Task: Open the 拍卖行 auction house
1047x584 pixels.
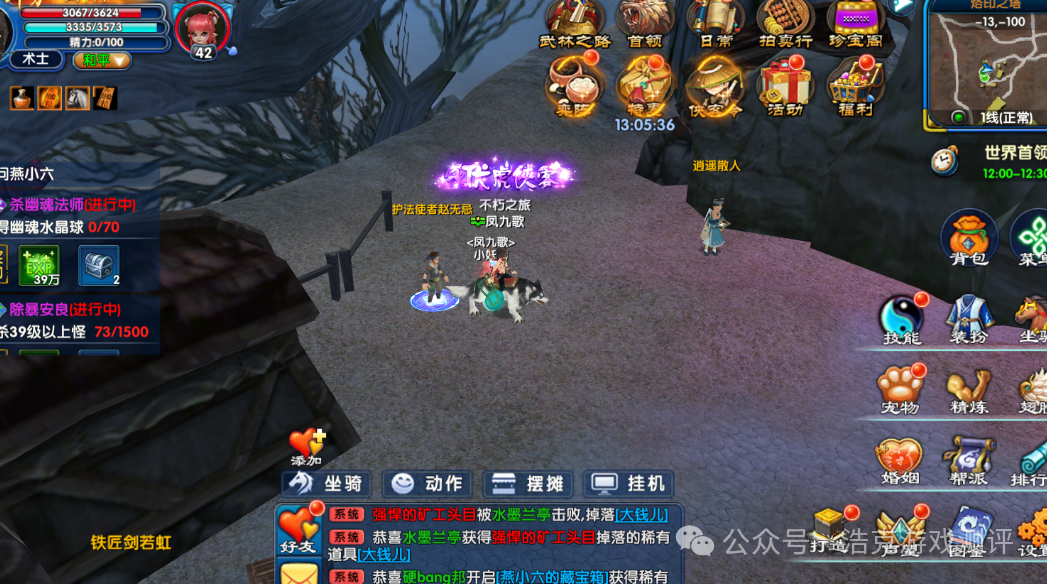Action: click(785, 23)
